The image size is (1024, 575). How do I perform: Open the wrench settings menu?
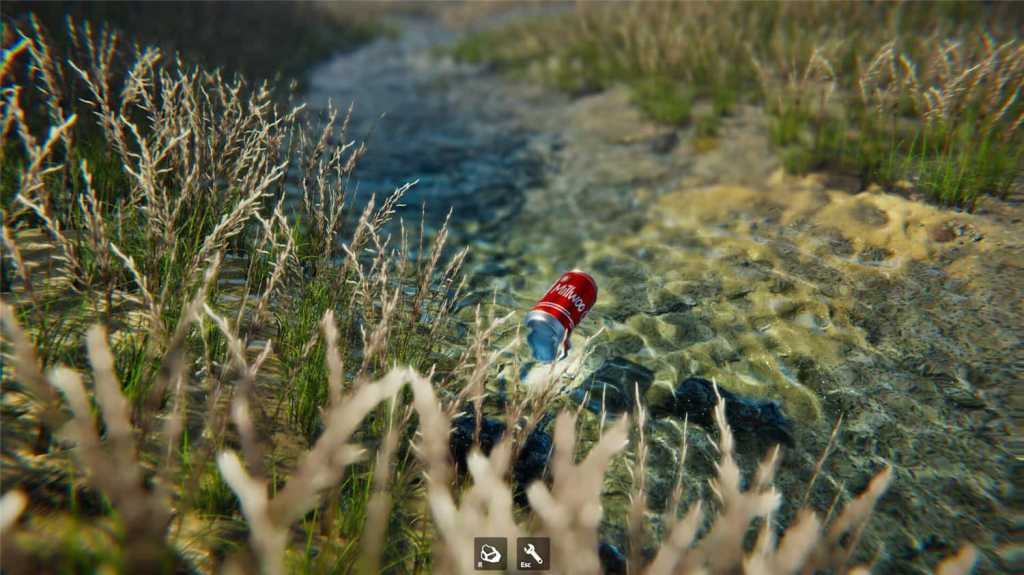point(532,553)
